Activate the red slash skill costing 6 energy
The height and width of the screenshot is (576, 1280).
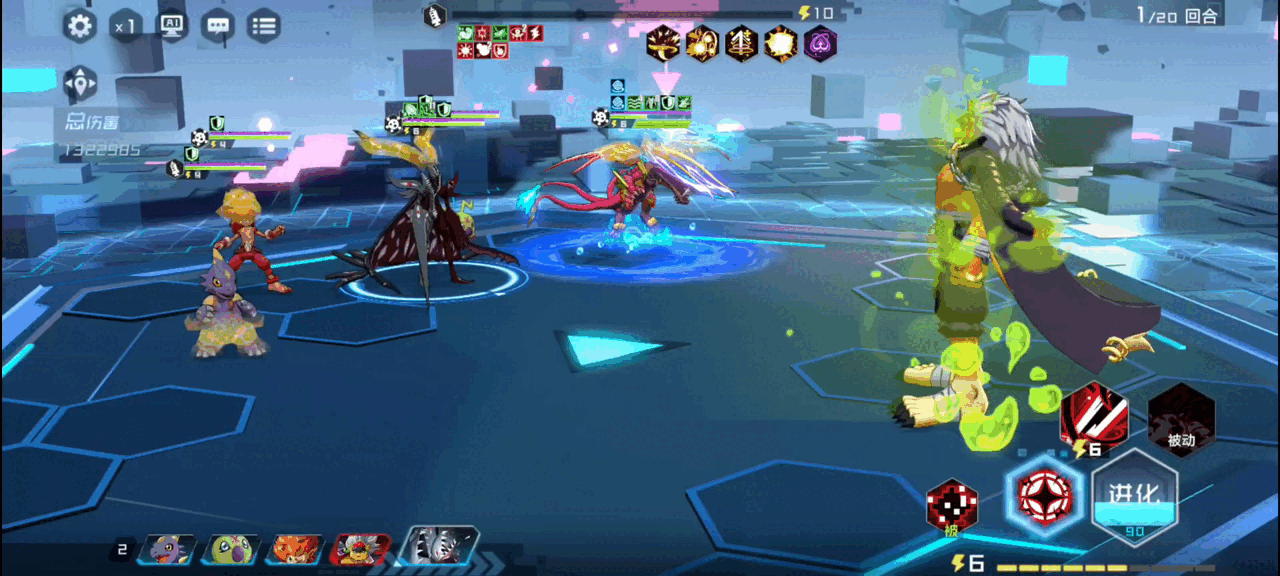pos(1093,415)
